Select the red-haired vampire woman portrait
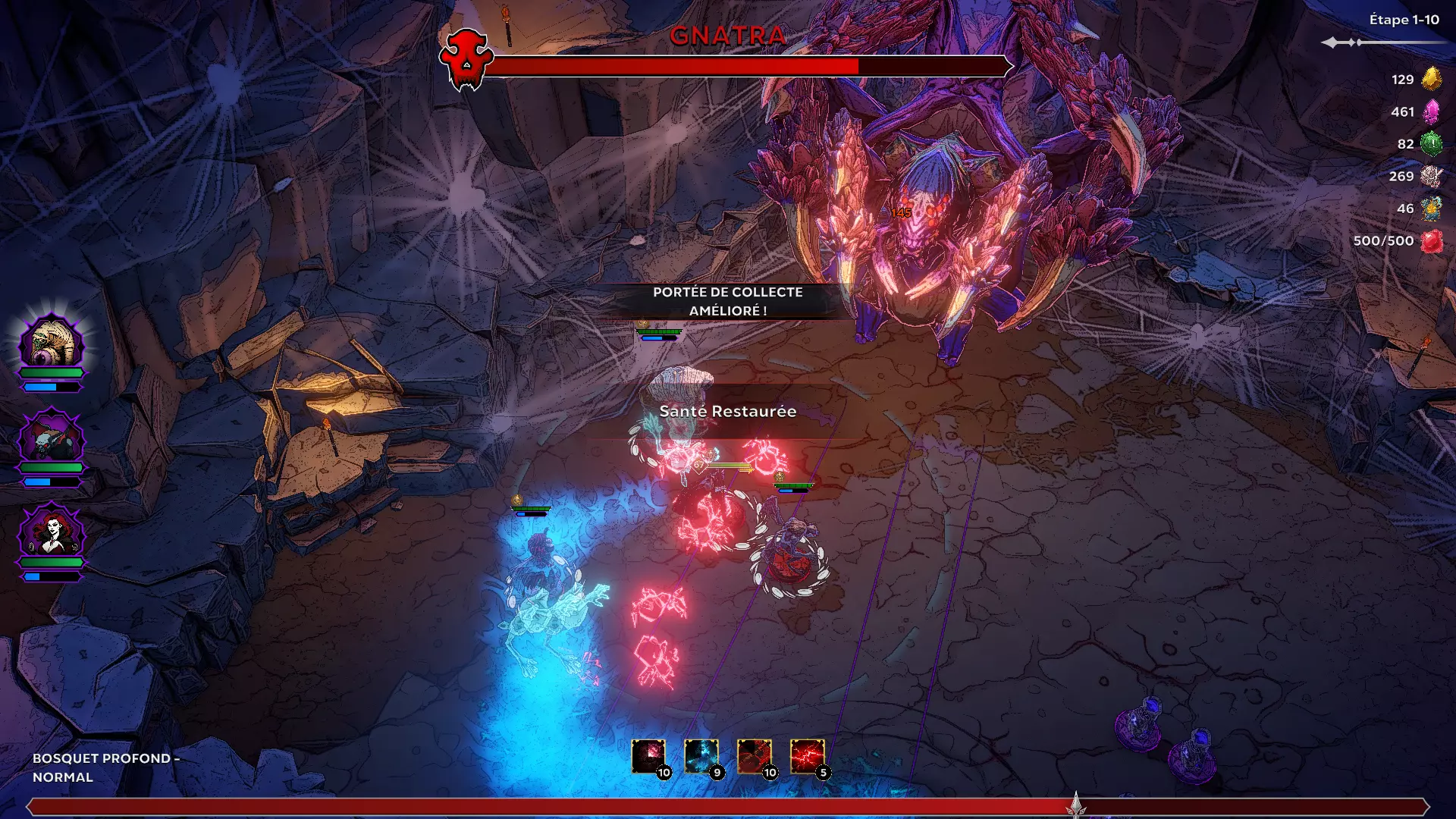The image size is (1456, 819). [x=52, y=532]
